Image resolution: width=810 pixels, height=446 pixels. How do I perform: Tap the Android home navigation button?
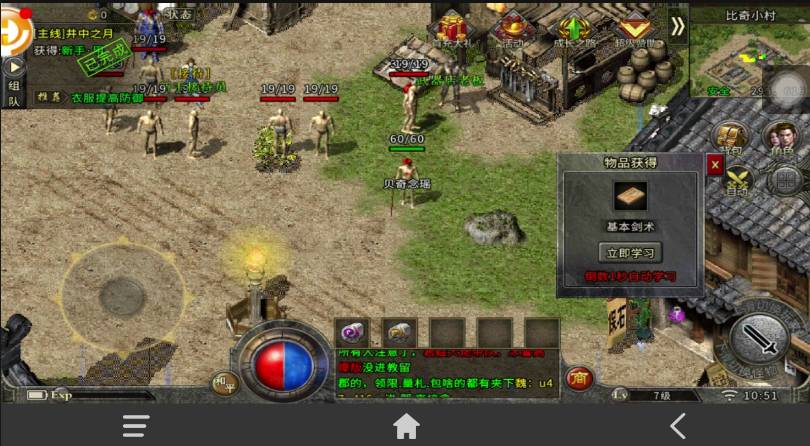point(406,426)
